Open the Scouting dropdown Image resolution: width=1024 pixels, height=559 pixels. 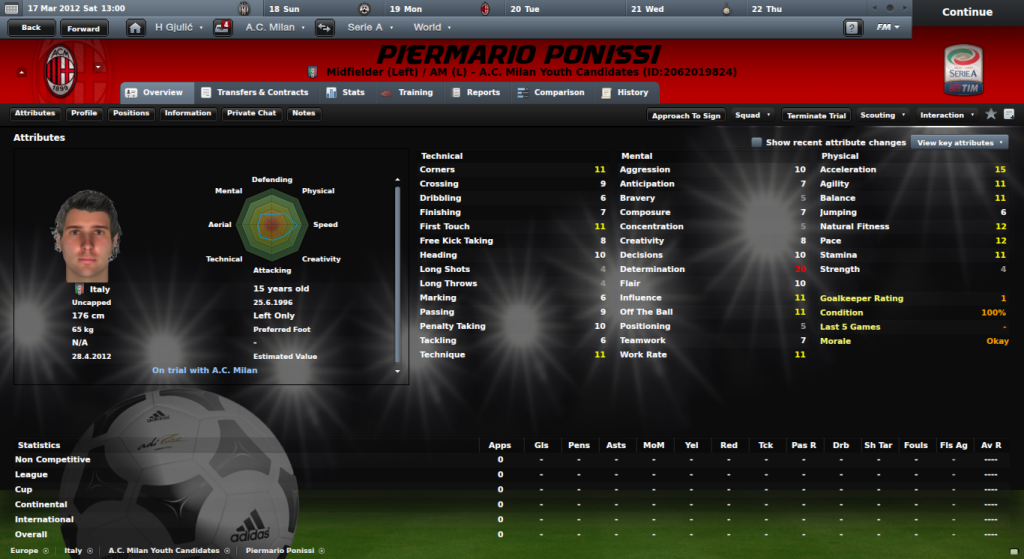pos(882,115)
